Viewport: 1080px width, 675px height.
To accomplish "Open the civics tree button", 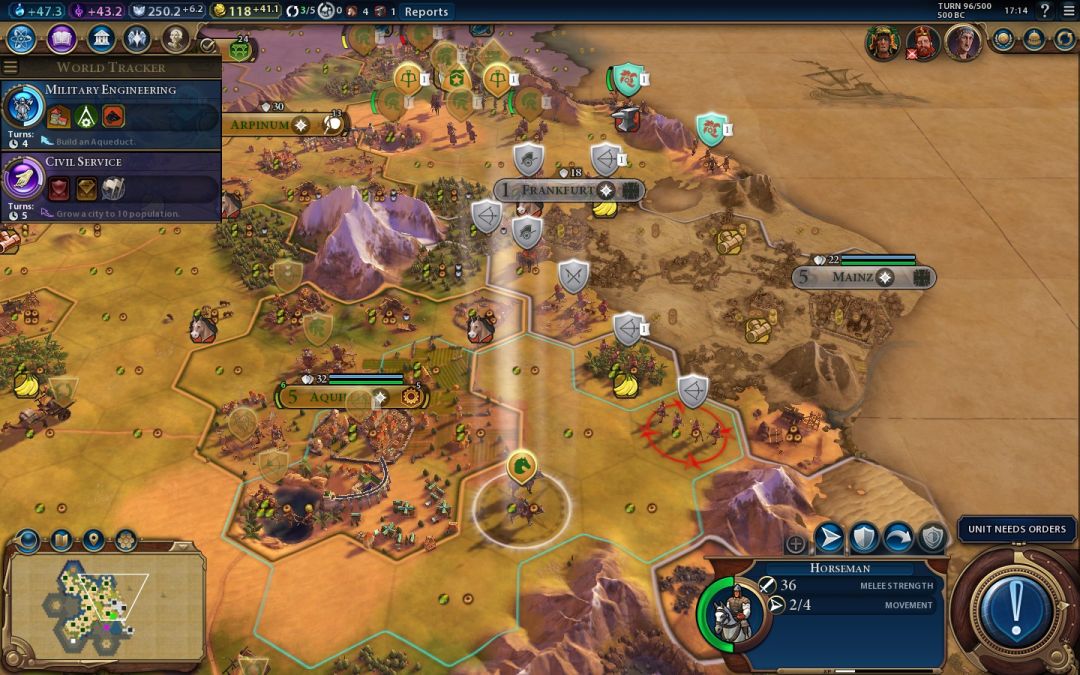I will pos(62,39).
